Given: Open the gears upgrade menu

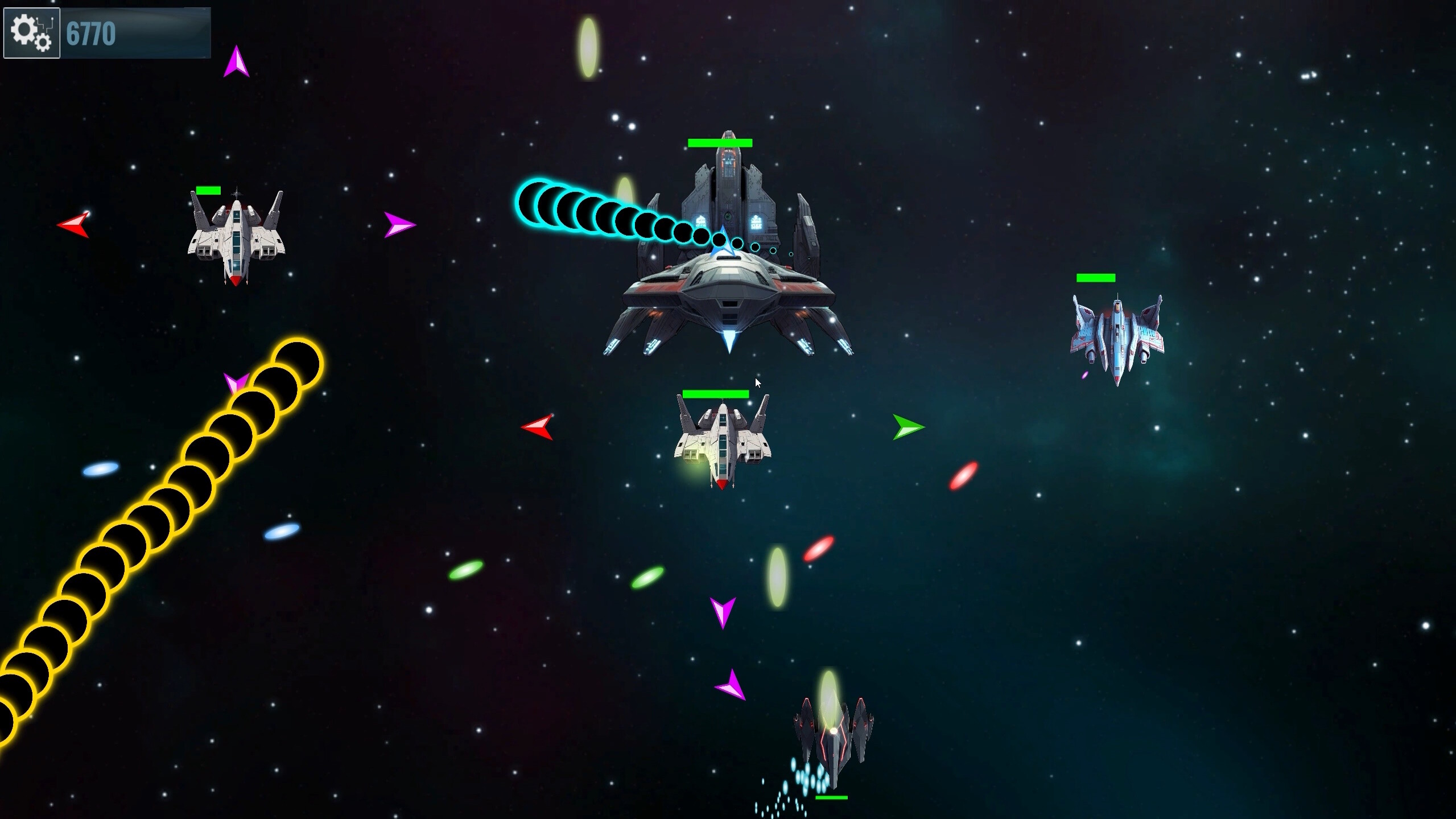Looking at the screenshot, I should [x=31, y=32].
